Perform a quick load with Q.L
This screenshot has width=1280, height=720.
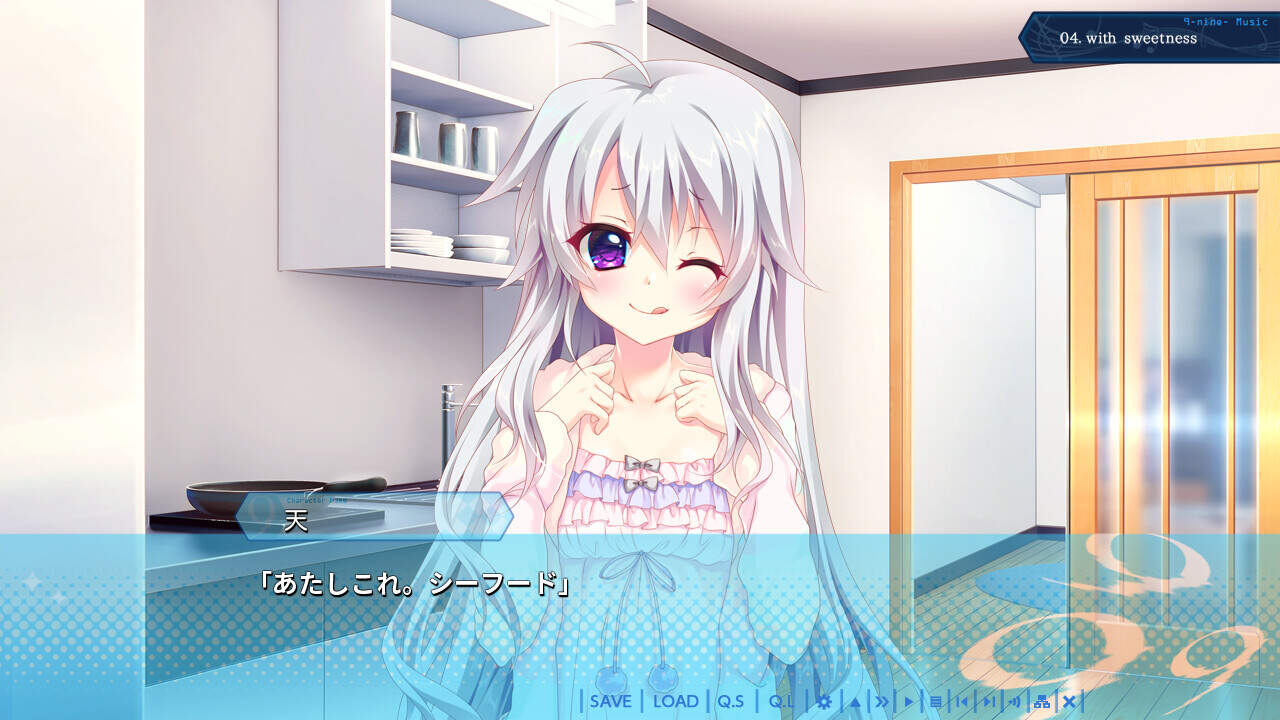781,702
